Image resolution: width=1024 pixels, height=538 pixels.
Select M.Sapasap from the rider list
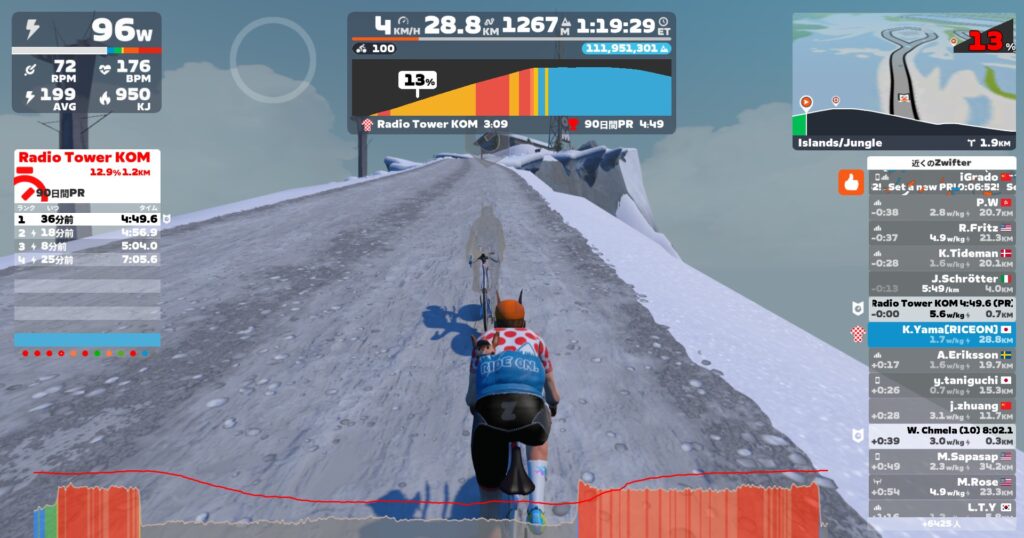click(x=940, y=461)
